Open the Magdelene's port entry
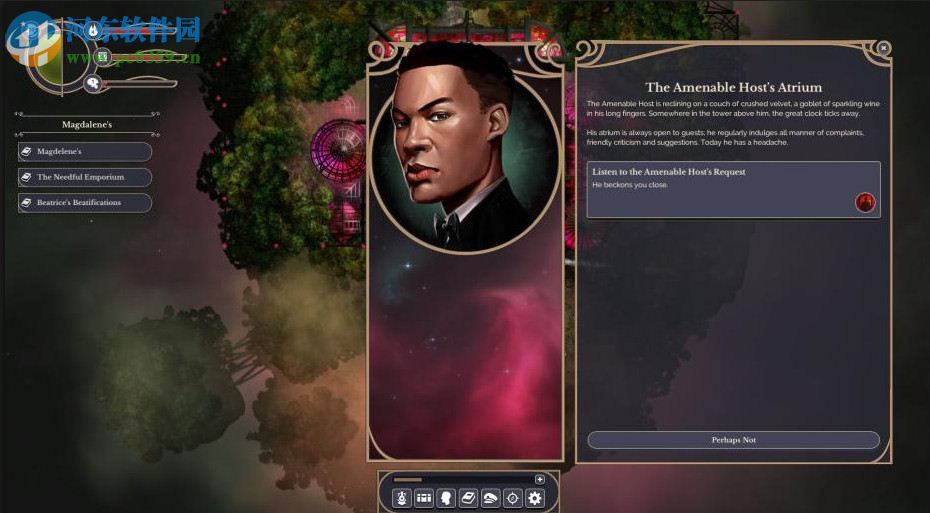Viewport: 930px width, 513px height. pyautogui.click(x=85, y=152)
